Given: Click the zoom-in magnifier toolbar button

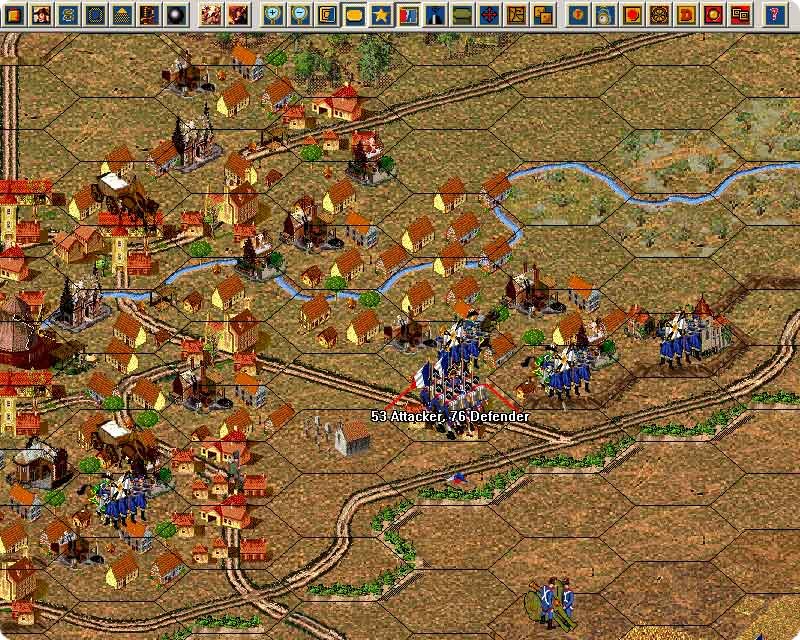Looking at the screenshot, I should pyautogui.click(x=272, y=14).
